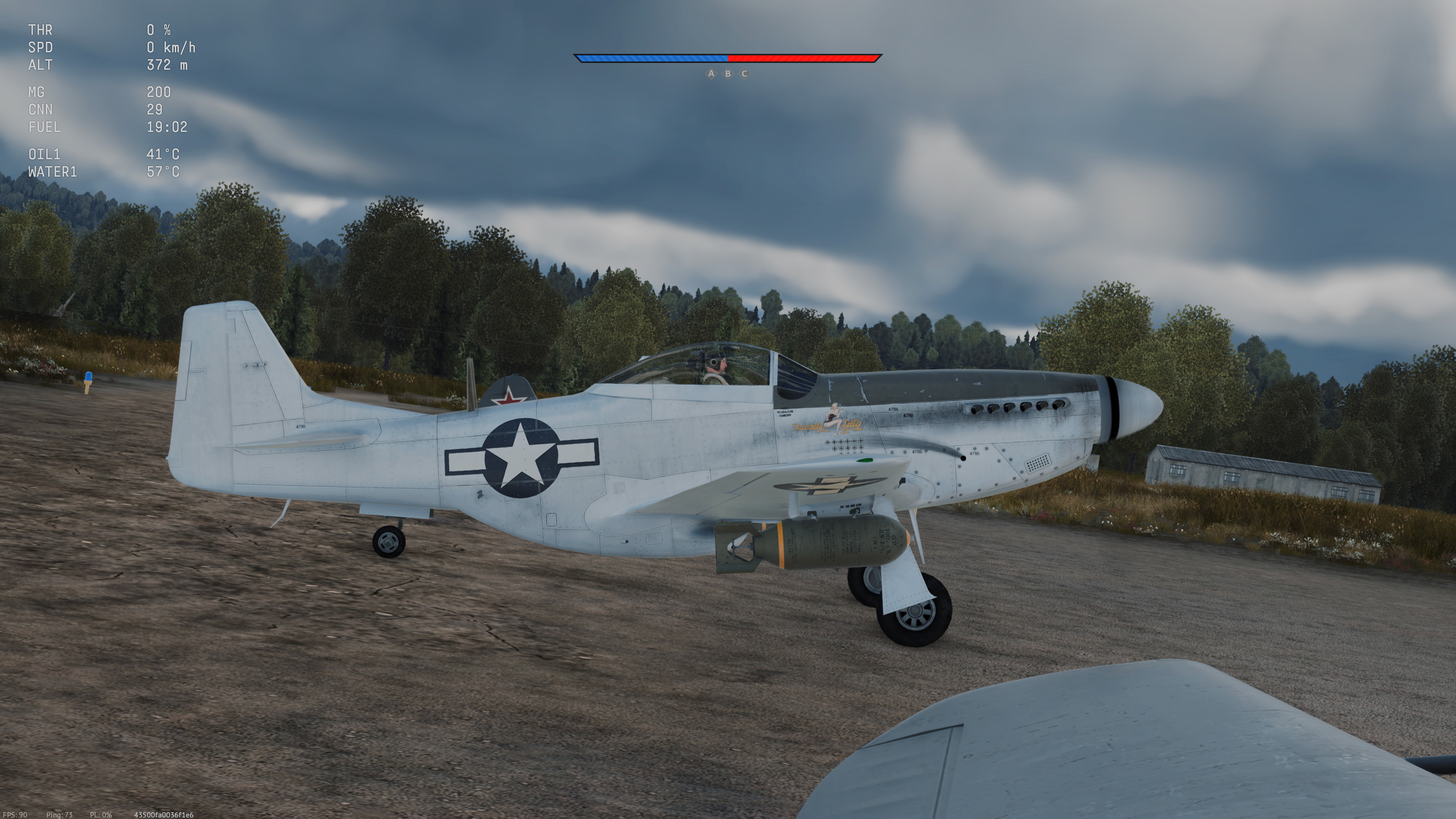Click the capture point B icon
This screenshot has width=1456, height=819.
(728, 74)
